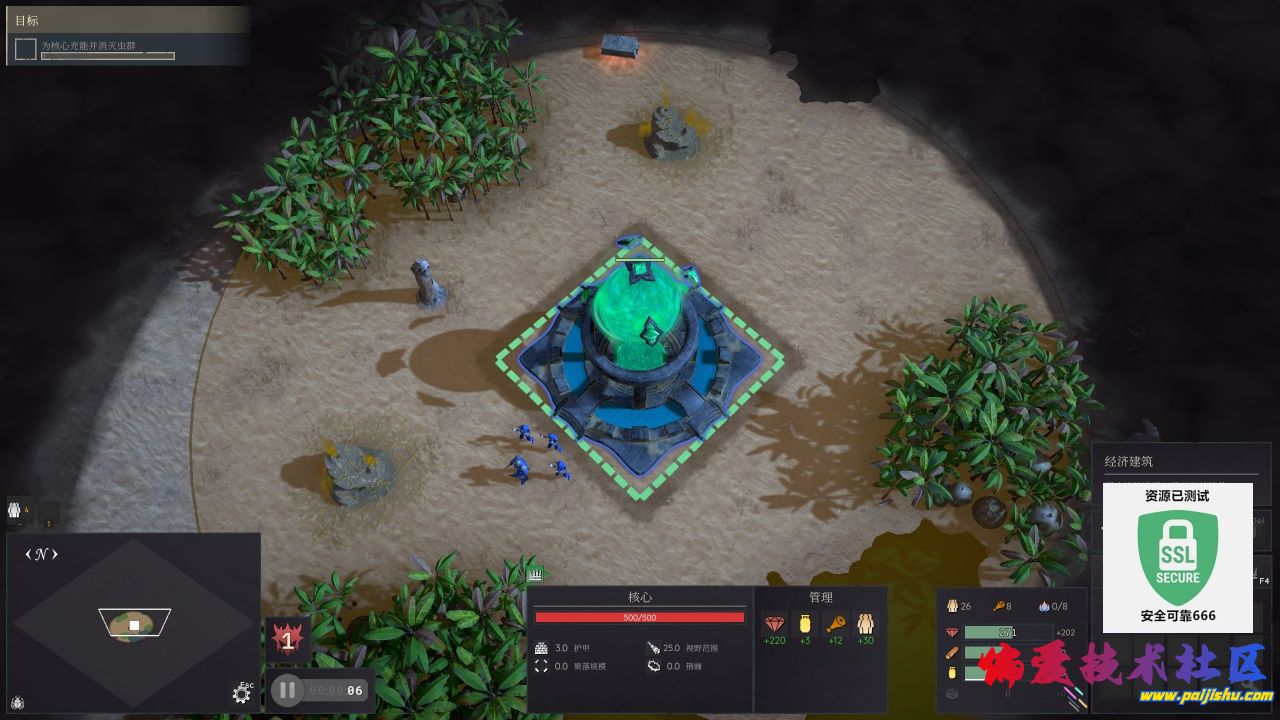Click the small building icon above the 核心 panel
The height and width of the screenshot is (720, 1280).
pyautogui.click(x=535, y=574)
